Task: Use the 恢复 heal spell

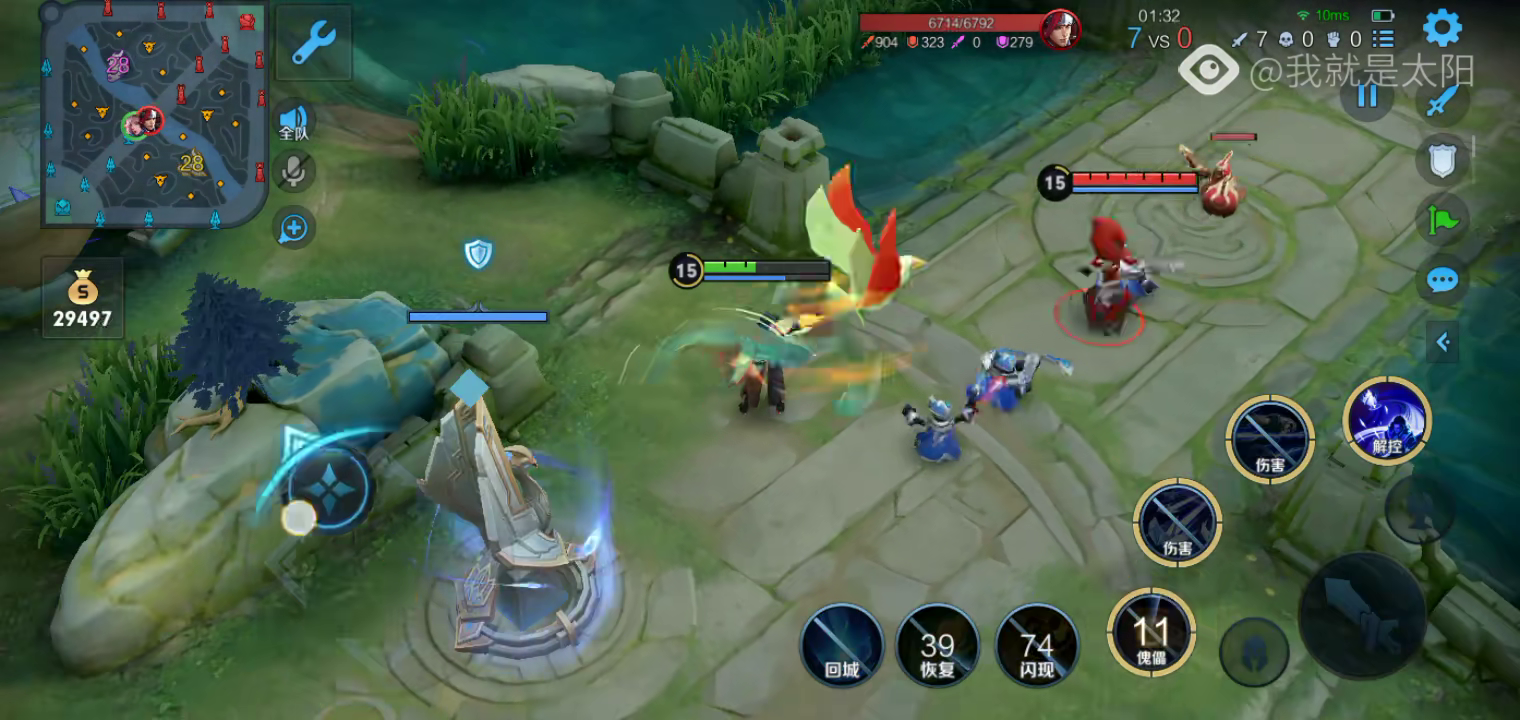Action: (937, 645)
